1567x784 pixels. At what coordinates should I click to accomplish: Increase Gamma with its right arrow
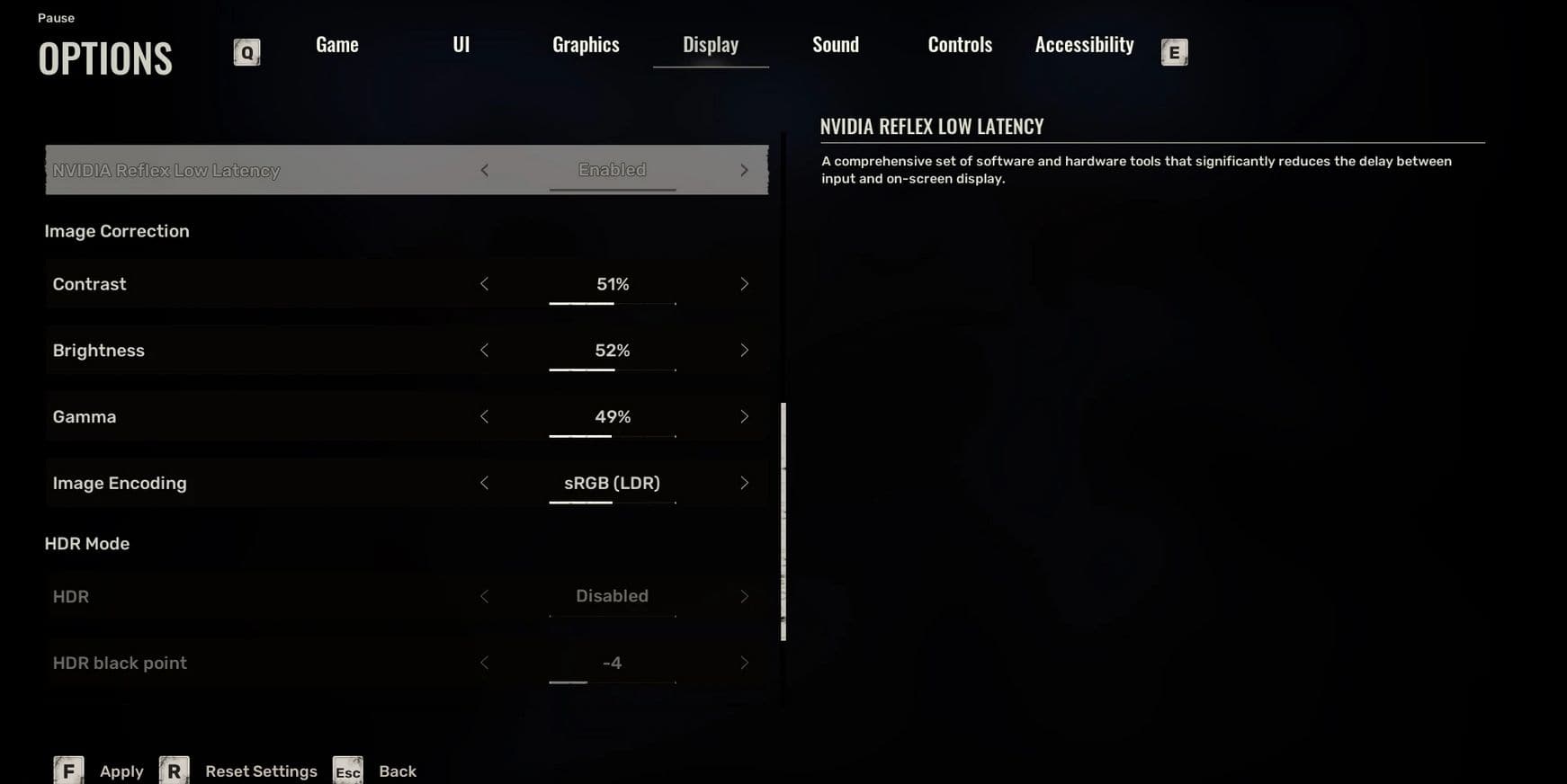tap(744, 417)
